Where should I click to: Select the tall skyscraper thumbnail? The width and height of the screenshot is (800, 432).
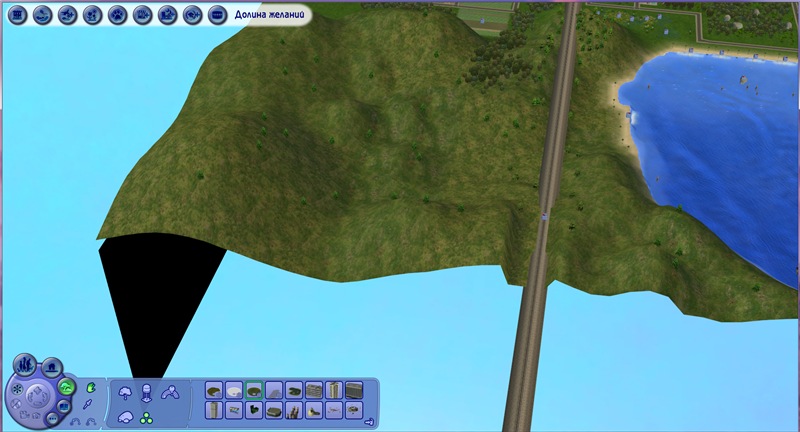[334, 390]
